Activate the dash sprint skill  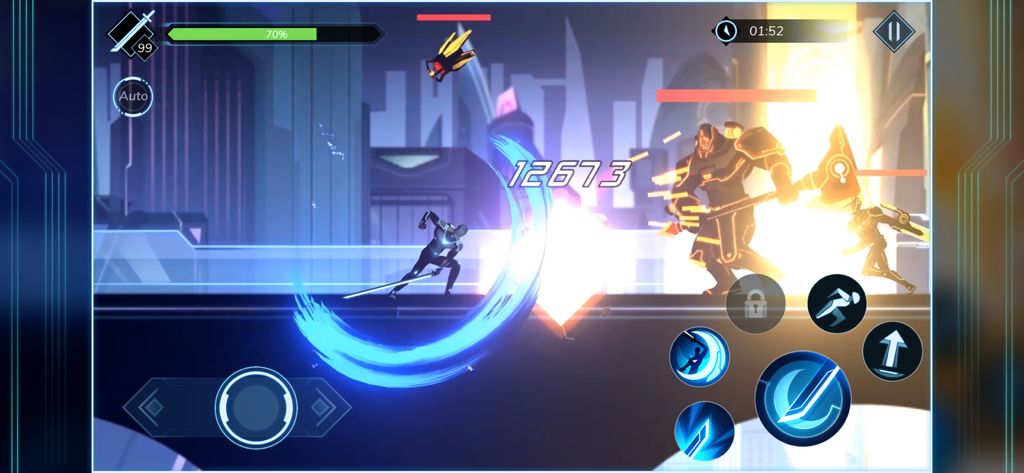click(836, 303)
